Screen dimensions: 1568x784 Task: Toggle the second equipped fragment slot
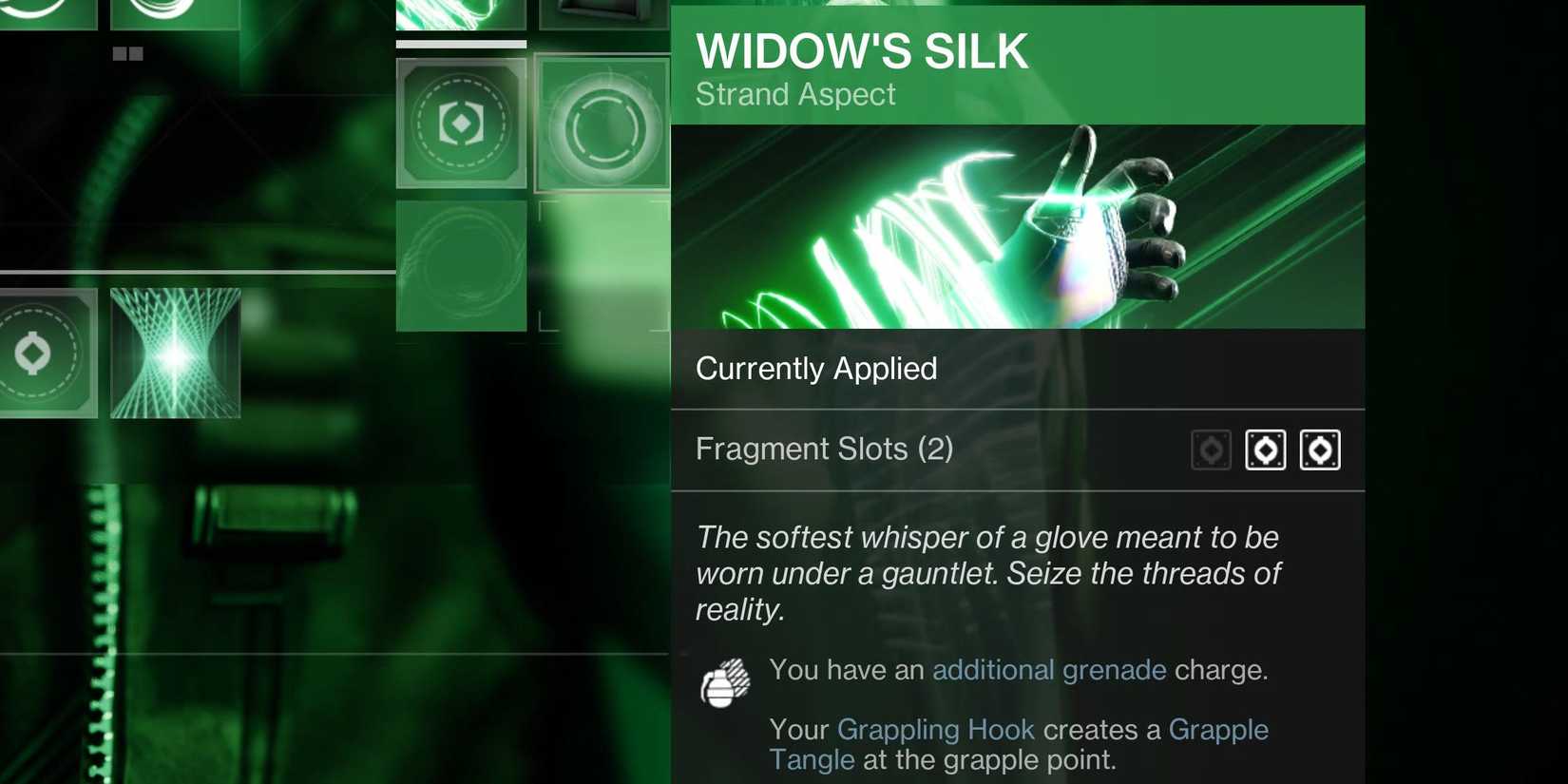(x=1266, y=449)
